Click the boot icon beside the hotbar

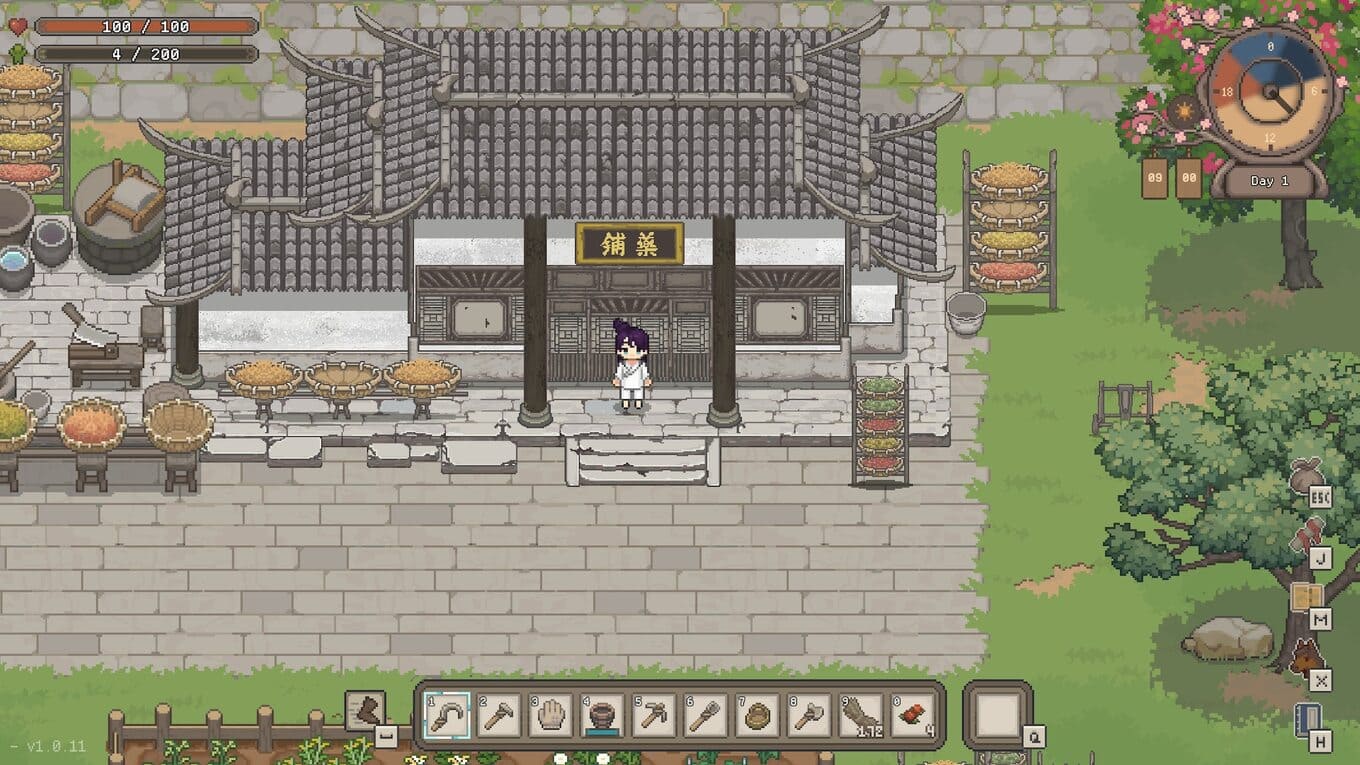click(x=366, y=710)
